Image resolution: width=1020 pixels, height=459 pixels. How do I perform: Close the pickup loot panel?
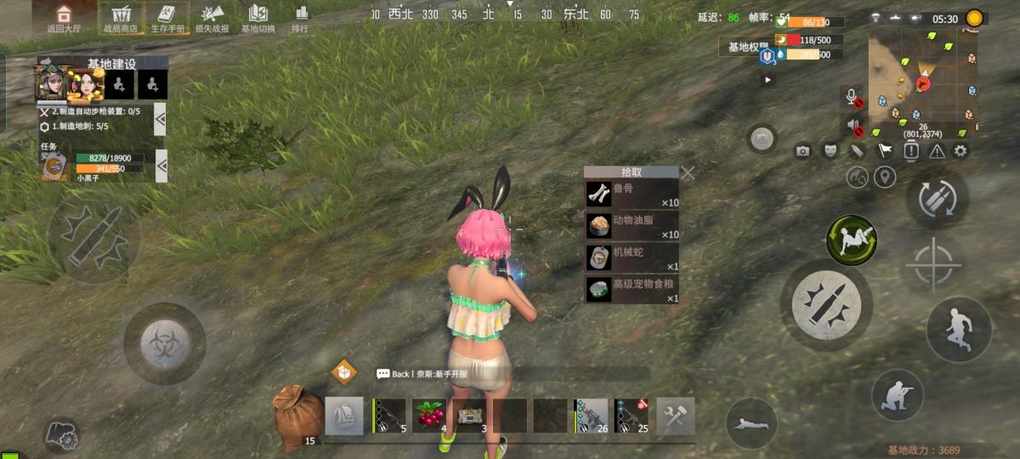(688, 173)
